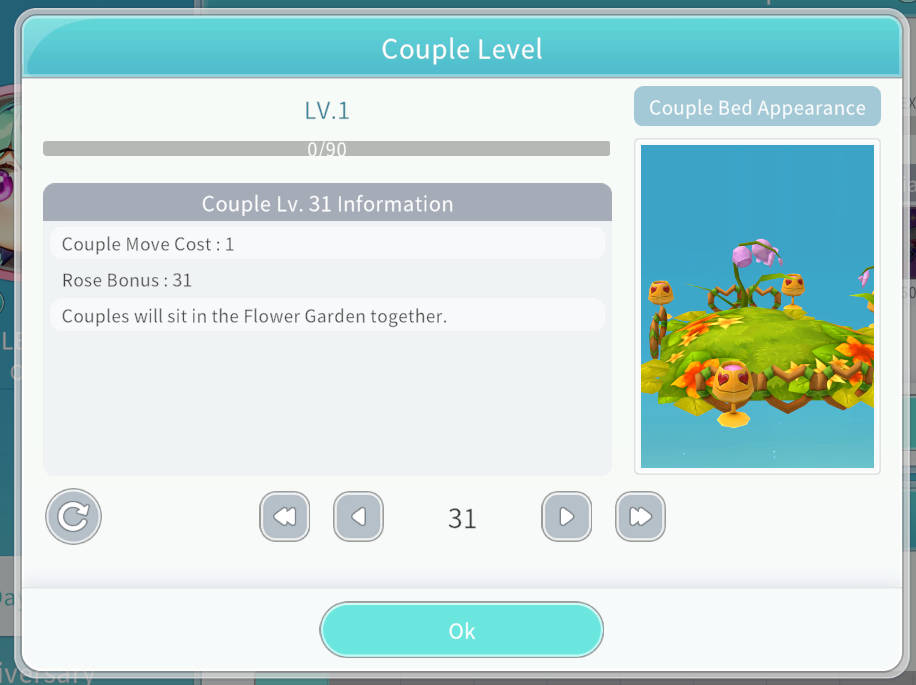Confirm with the Ok button
This screenshot has height=685, width=916.
461,630
